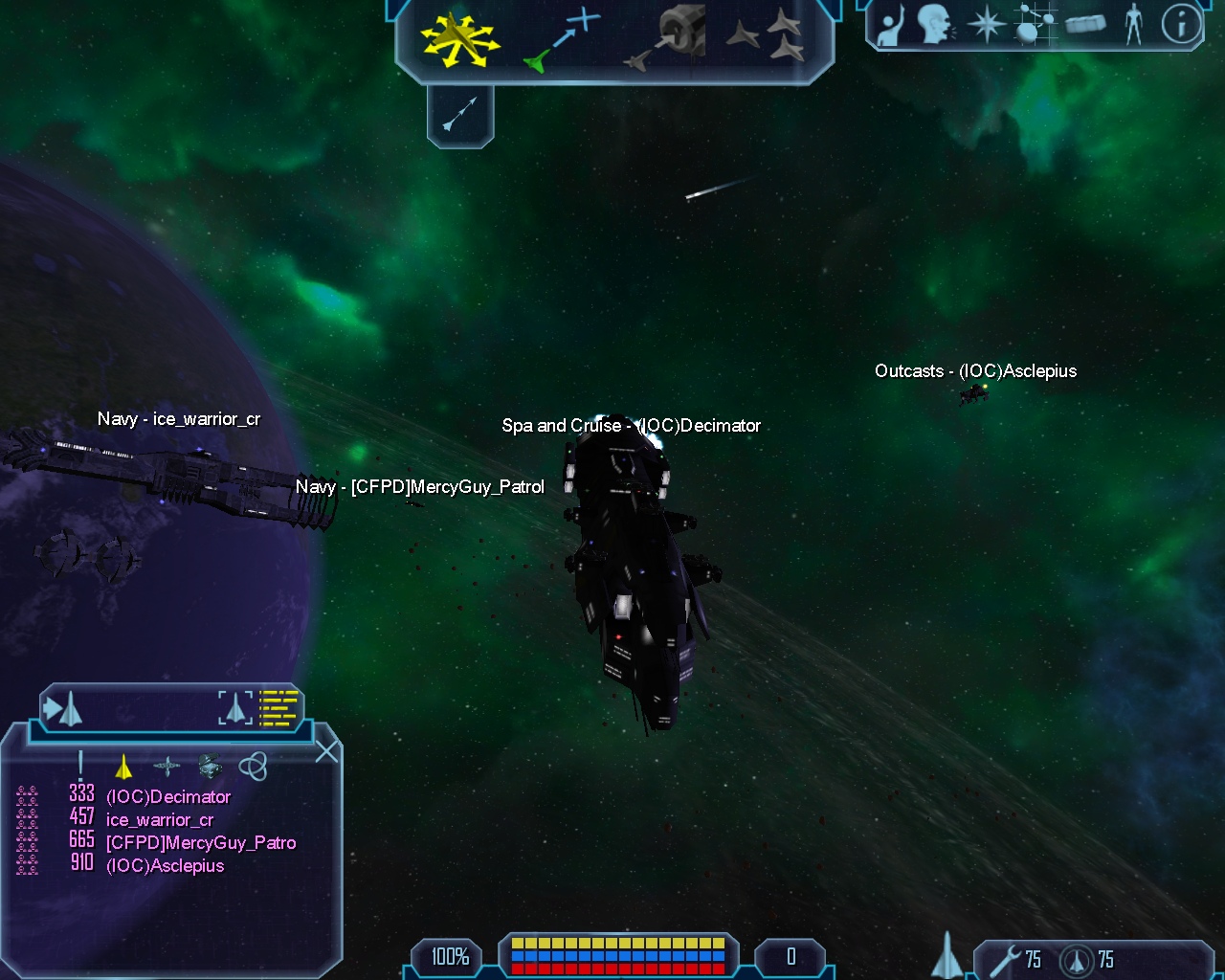Select ice_warrior_cr in contact list
Screen dimensions: 1225x980
[160, 819]
